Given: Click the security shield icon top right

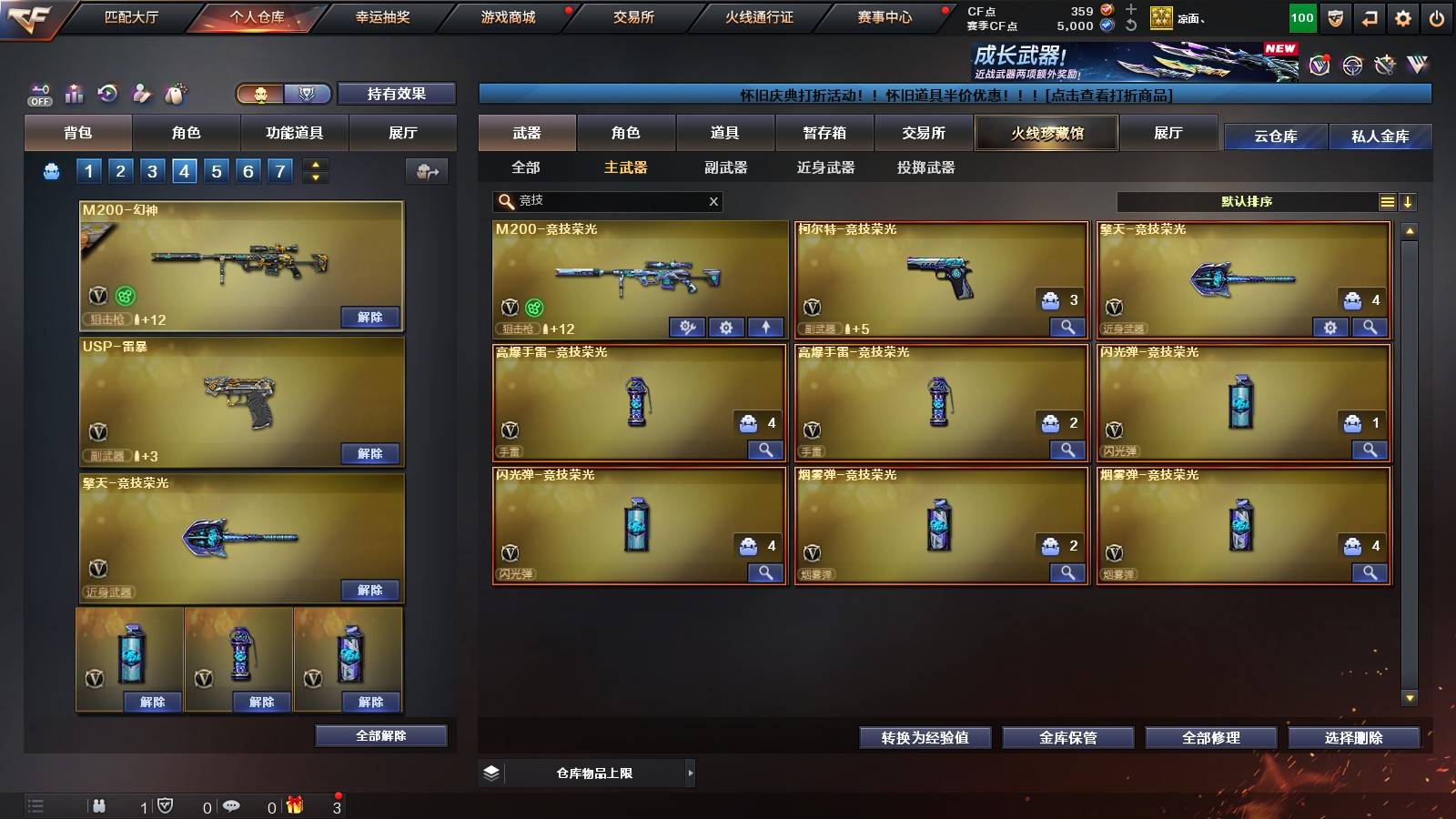Looking at the screenshot, I should pyautogui.click(x=1336, y=17).
